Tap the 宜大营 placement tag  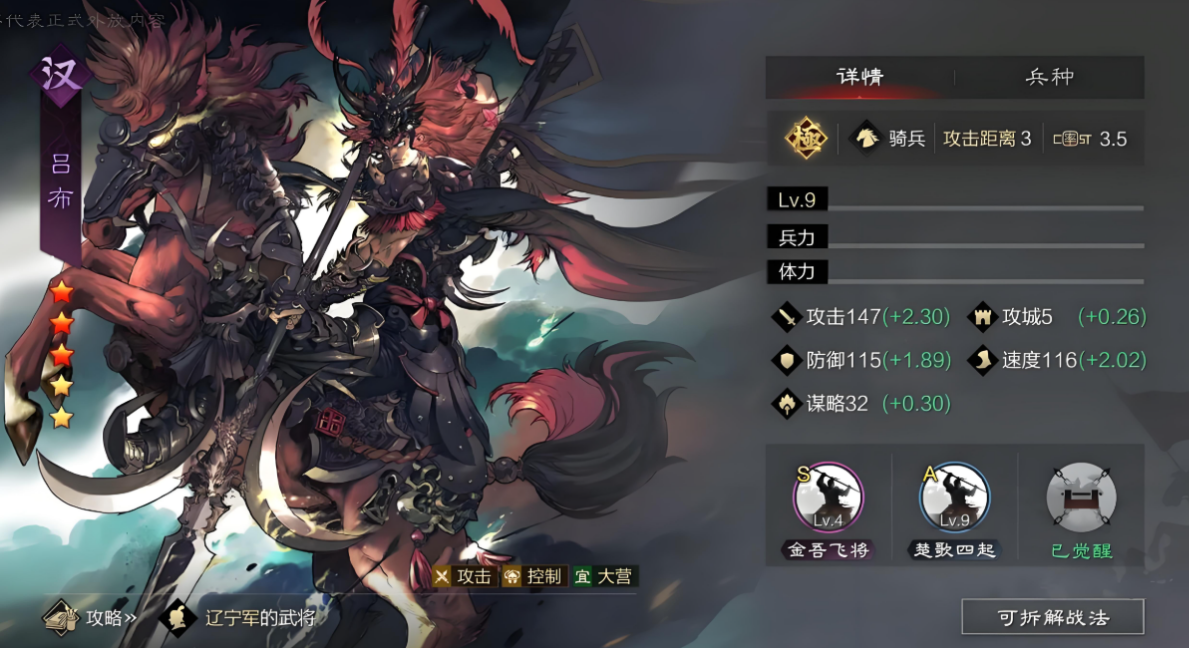point(604,577)
